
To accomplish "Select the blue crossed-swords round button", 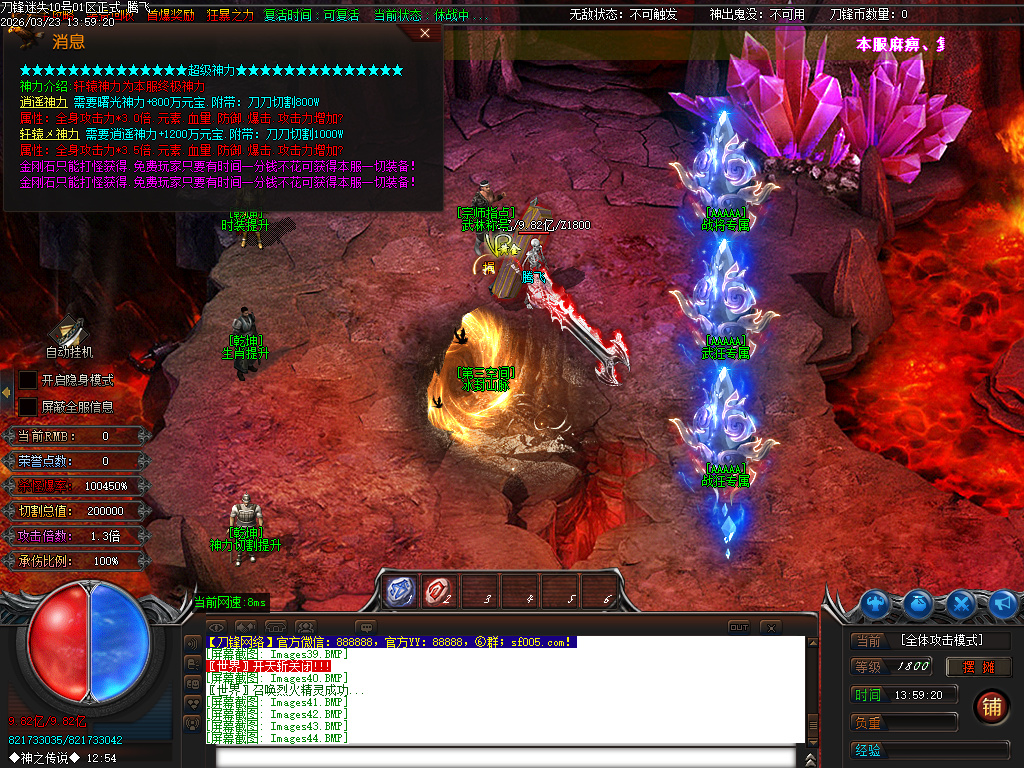I will click(961, 604).
